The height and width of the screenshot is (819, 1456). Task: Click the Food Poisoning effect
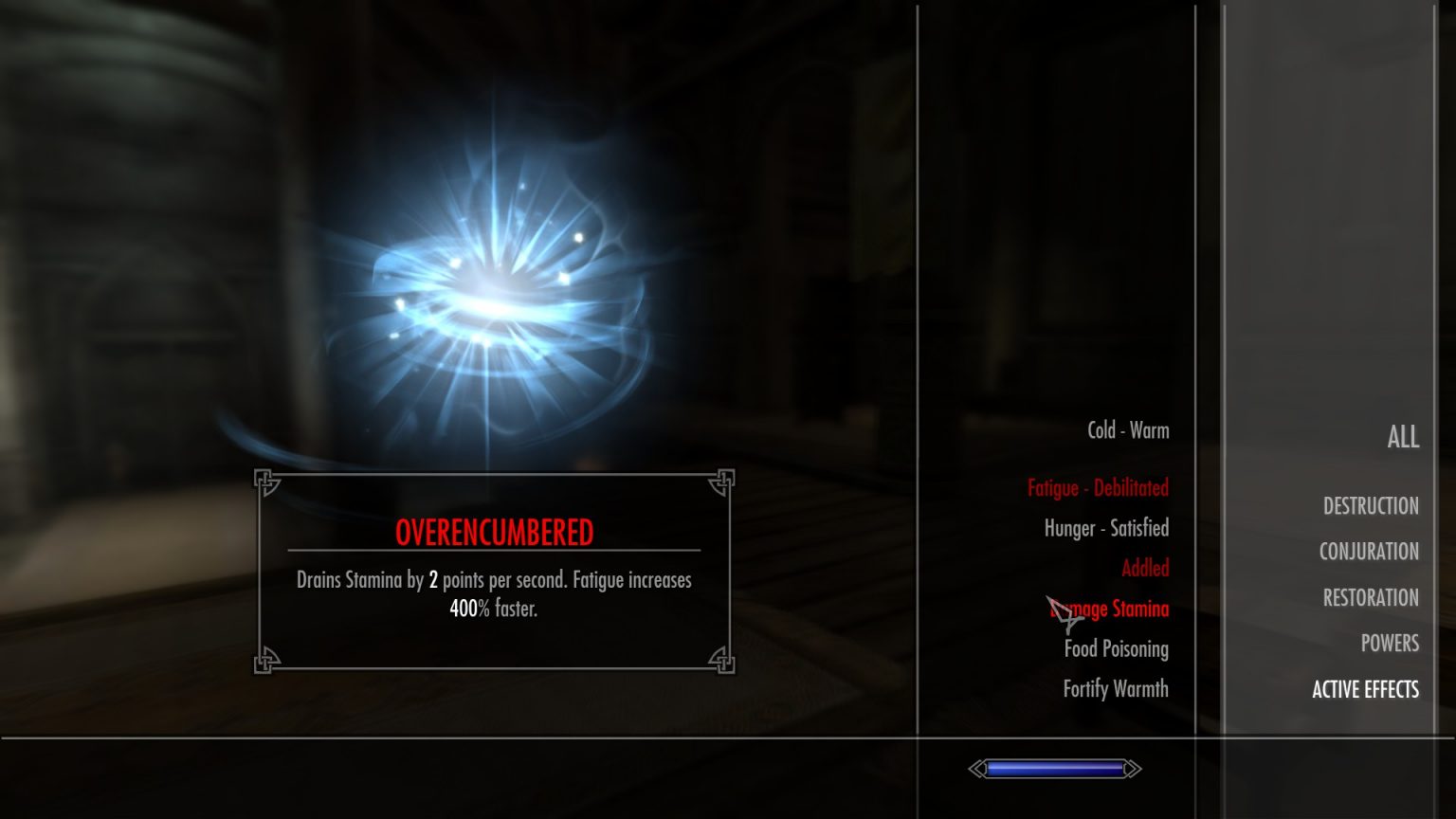(1117, 649)
